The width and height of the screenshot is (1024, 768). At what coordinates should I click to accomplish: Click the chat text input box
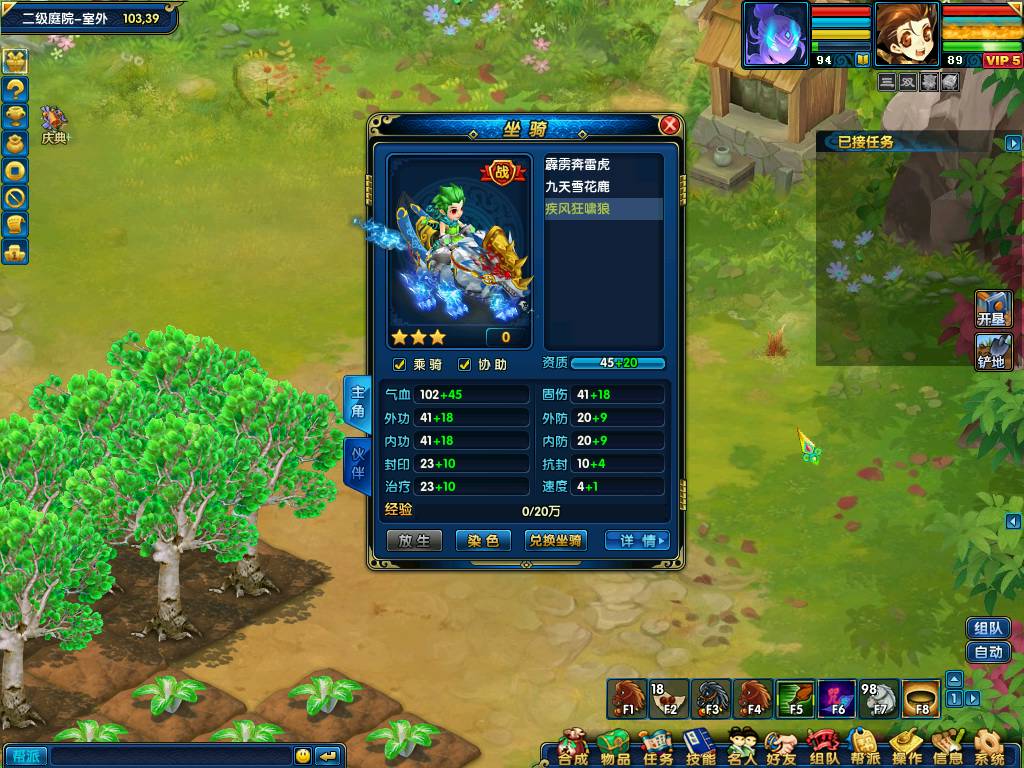coord(170,756)
